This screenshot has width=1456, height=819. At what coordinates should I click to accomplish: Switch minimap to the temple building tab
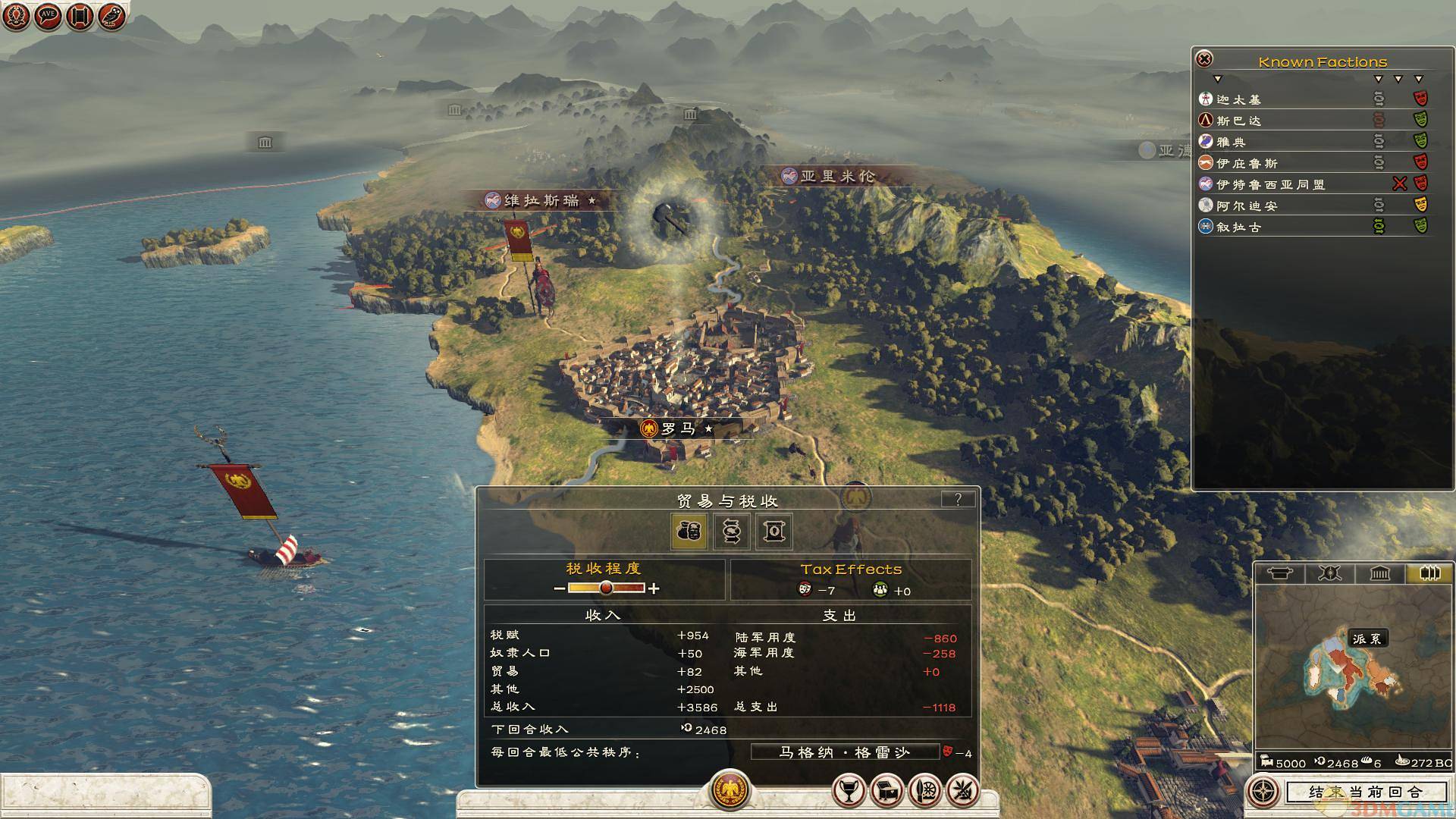click(1379, 573)
